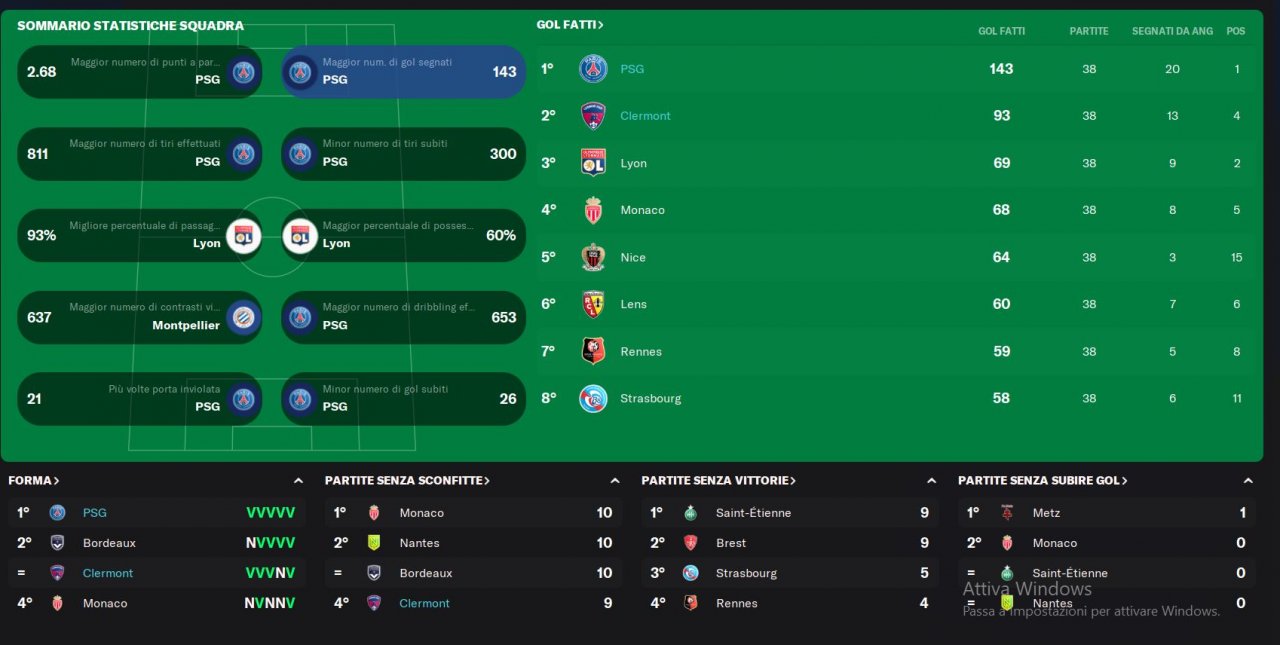Select Montpellier tackles won stat card
Screen dimensions: 1280x645
(140, 318)
